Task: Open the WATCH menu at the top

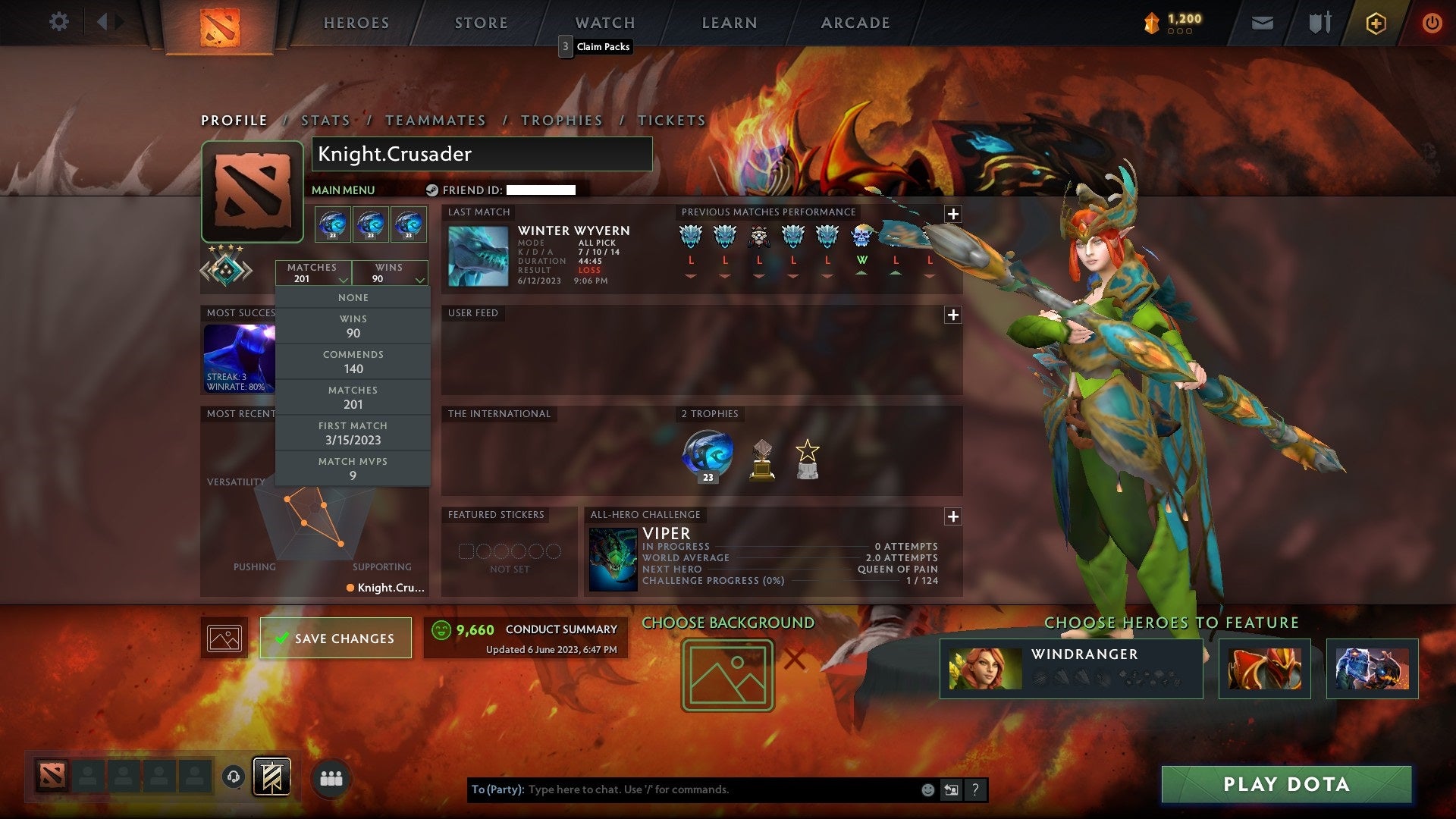Action: 604,23
